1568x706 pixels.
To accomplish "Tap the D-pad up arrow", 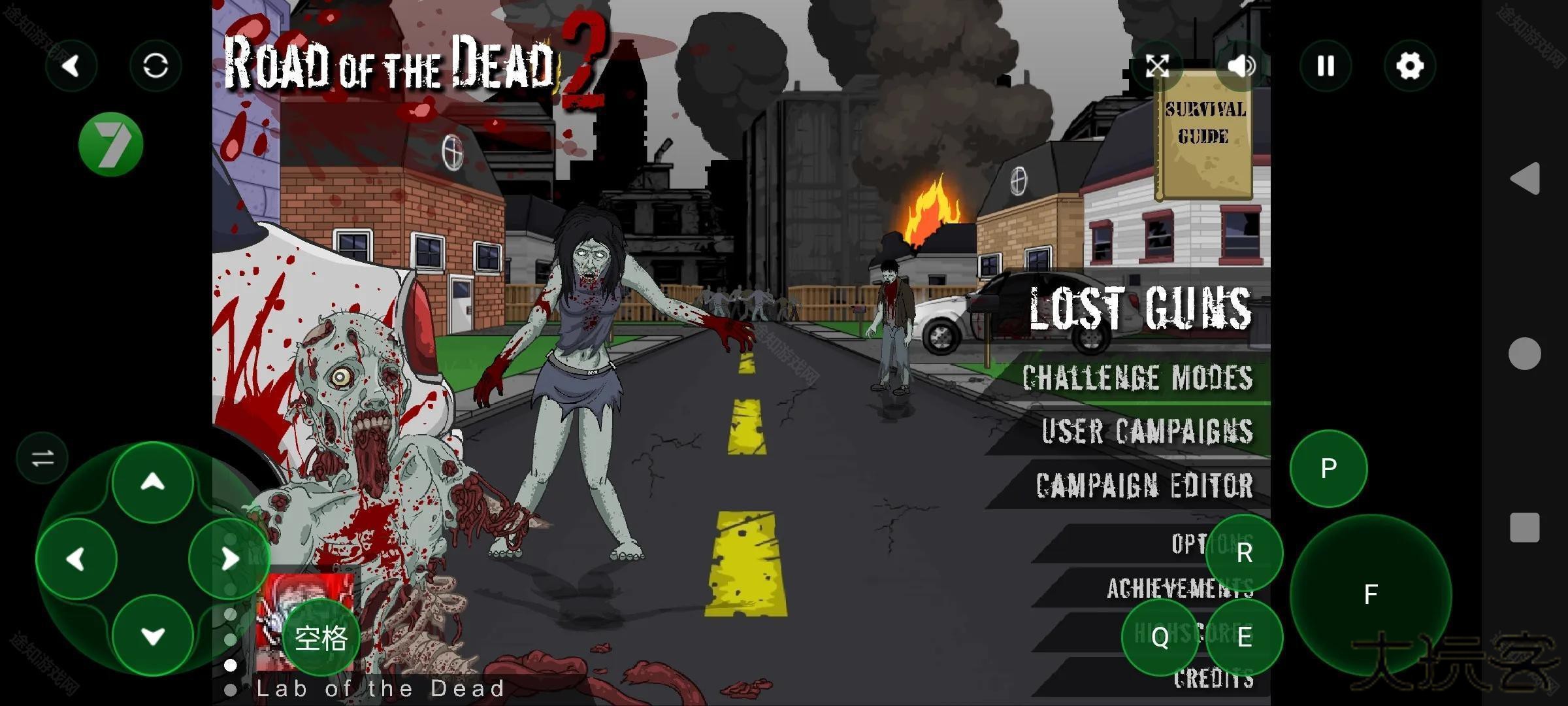I will 153,482.
